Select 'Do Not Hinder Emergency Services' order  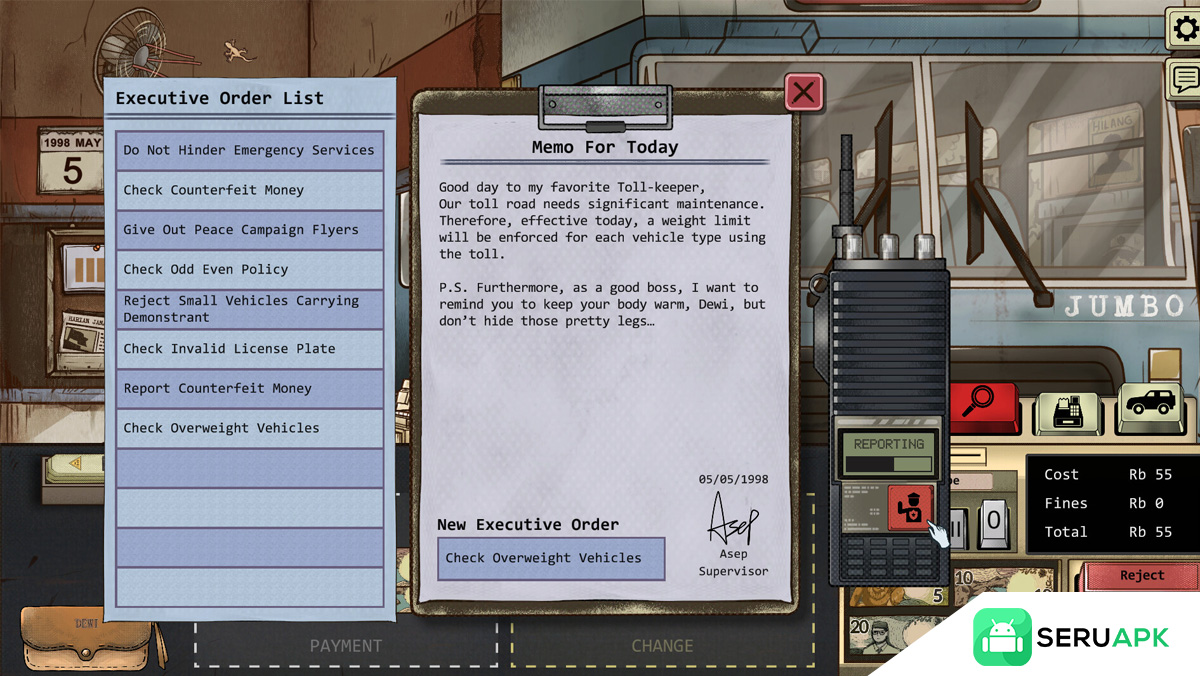pos(249,151)
